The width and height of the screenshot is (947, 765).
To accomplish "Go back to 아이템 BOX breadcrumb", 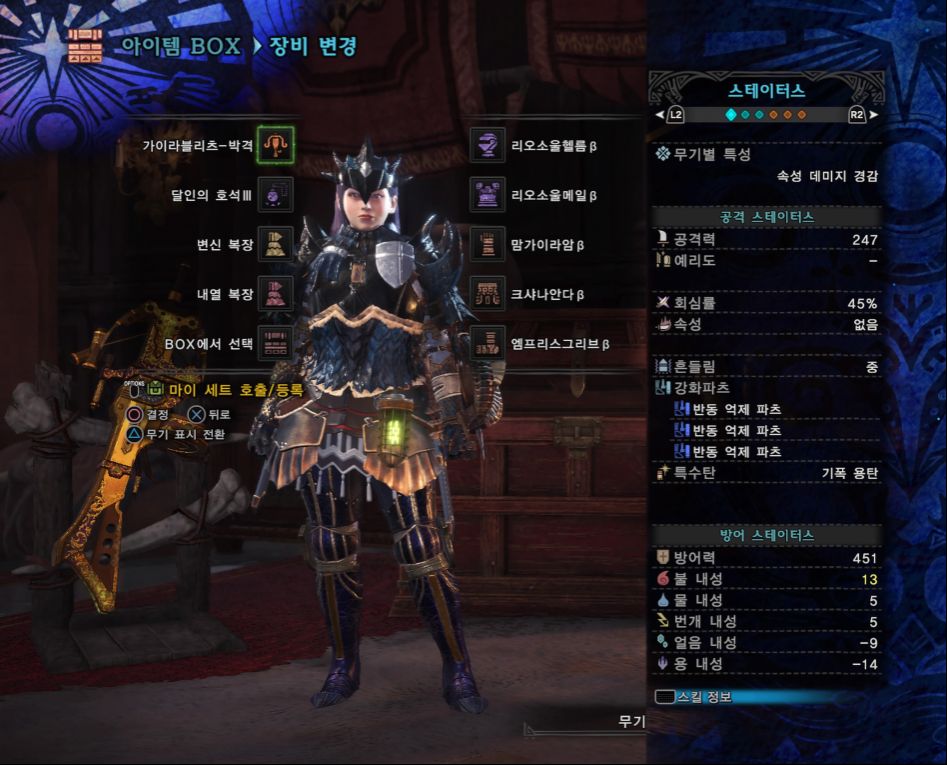I will click(x=178, y=46).
